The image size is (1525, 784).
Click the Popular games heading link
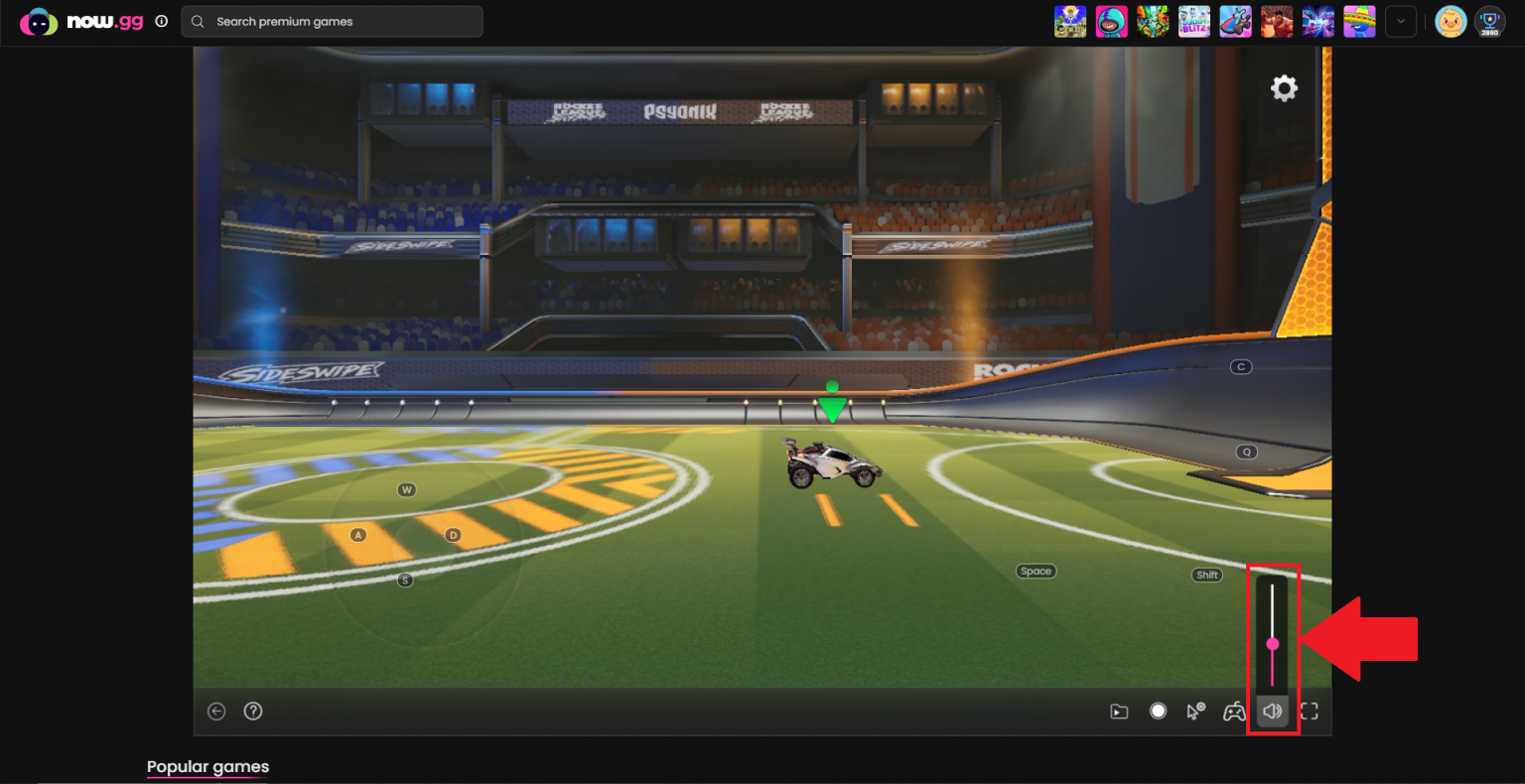208,766
